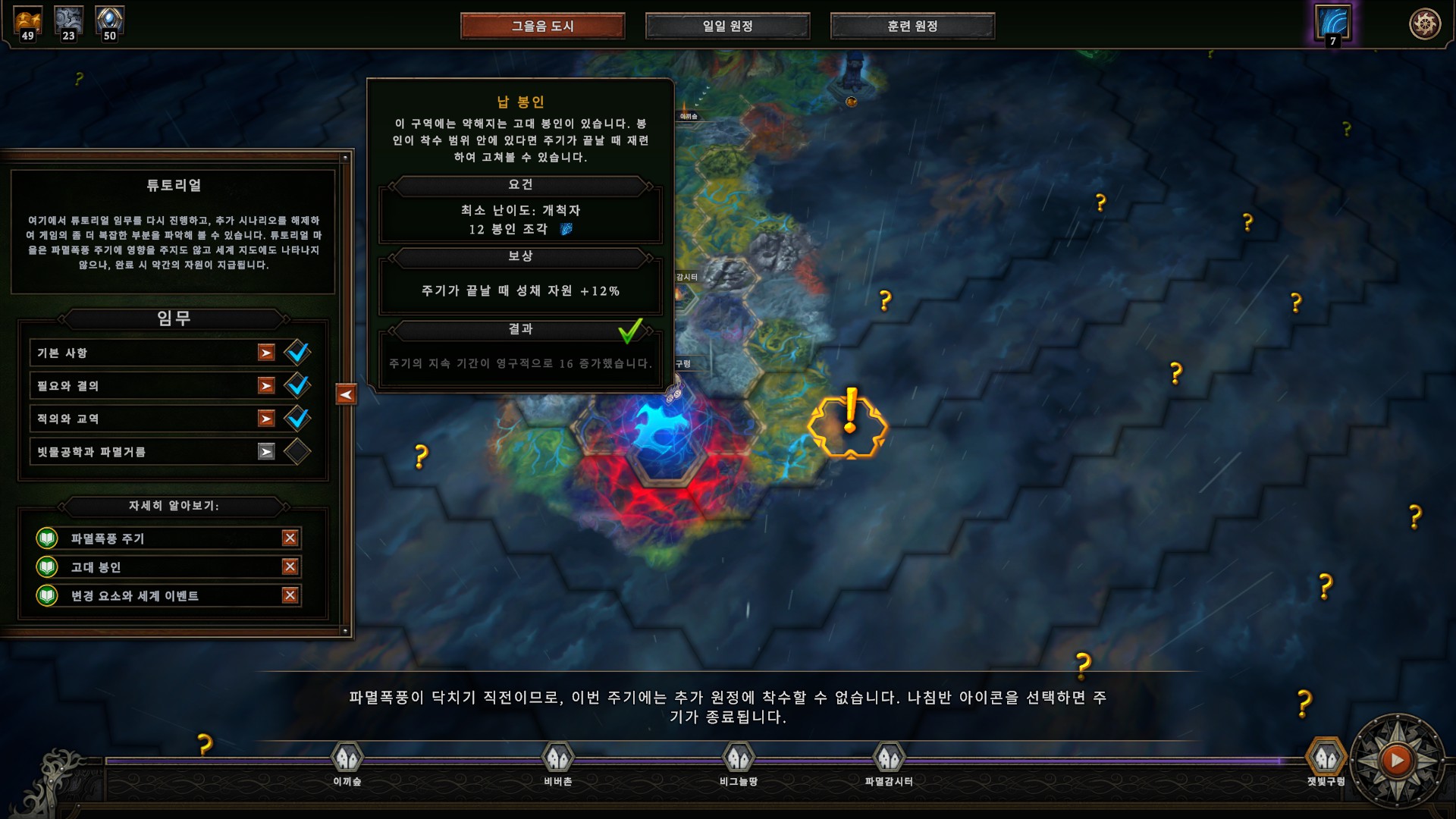Select the exclamation event hex on map
1456x819 pixels.
pos(849,423)
